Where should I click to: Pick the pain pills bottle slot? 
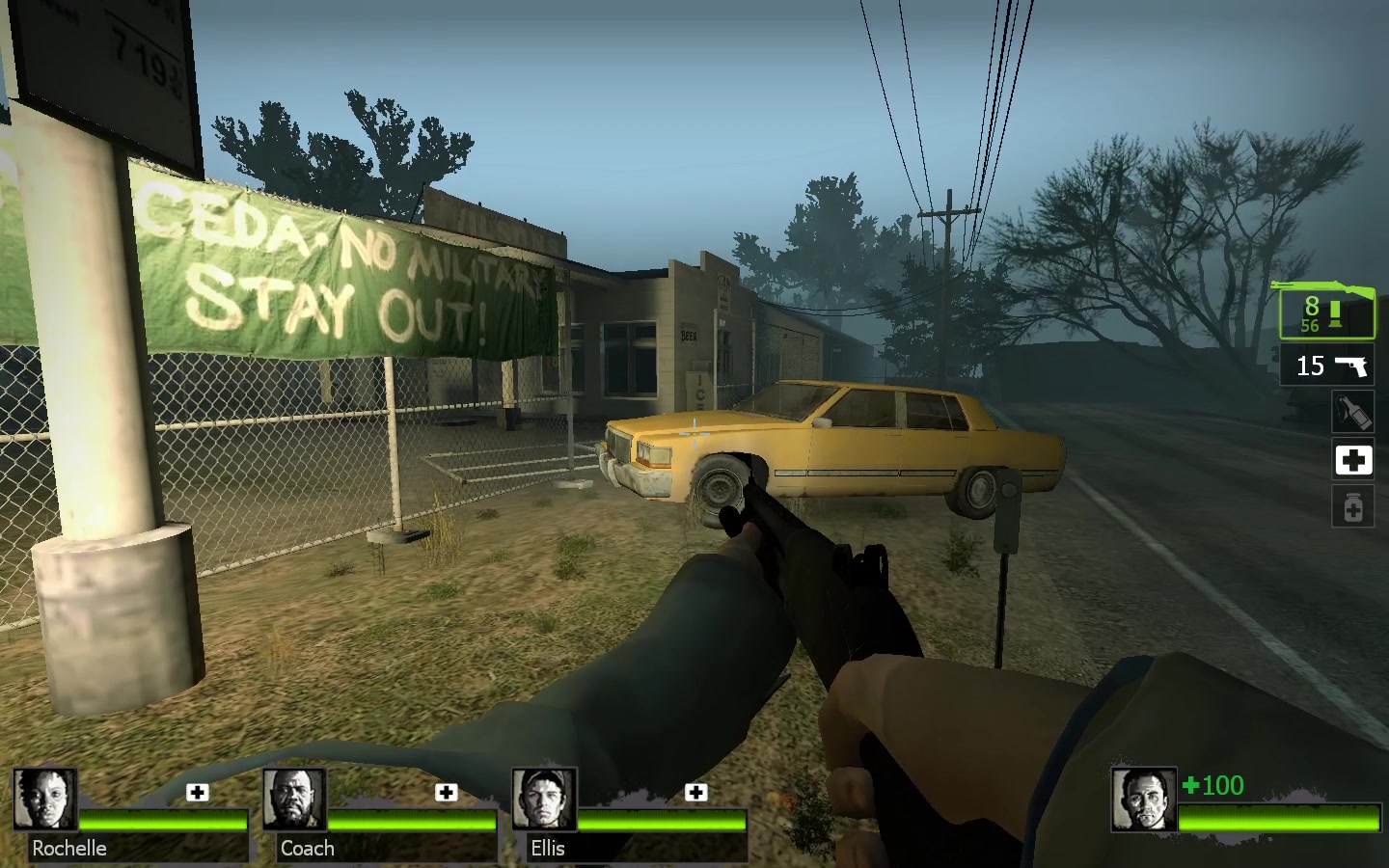(x=1352, y=507)
